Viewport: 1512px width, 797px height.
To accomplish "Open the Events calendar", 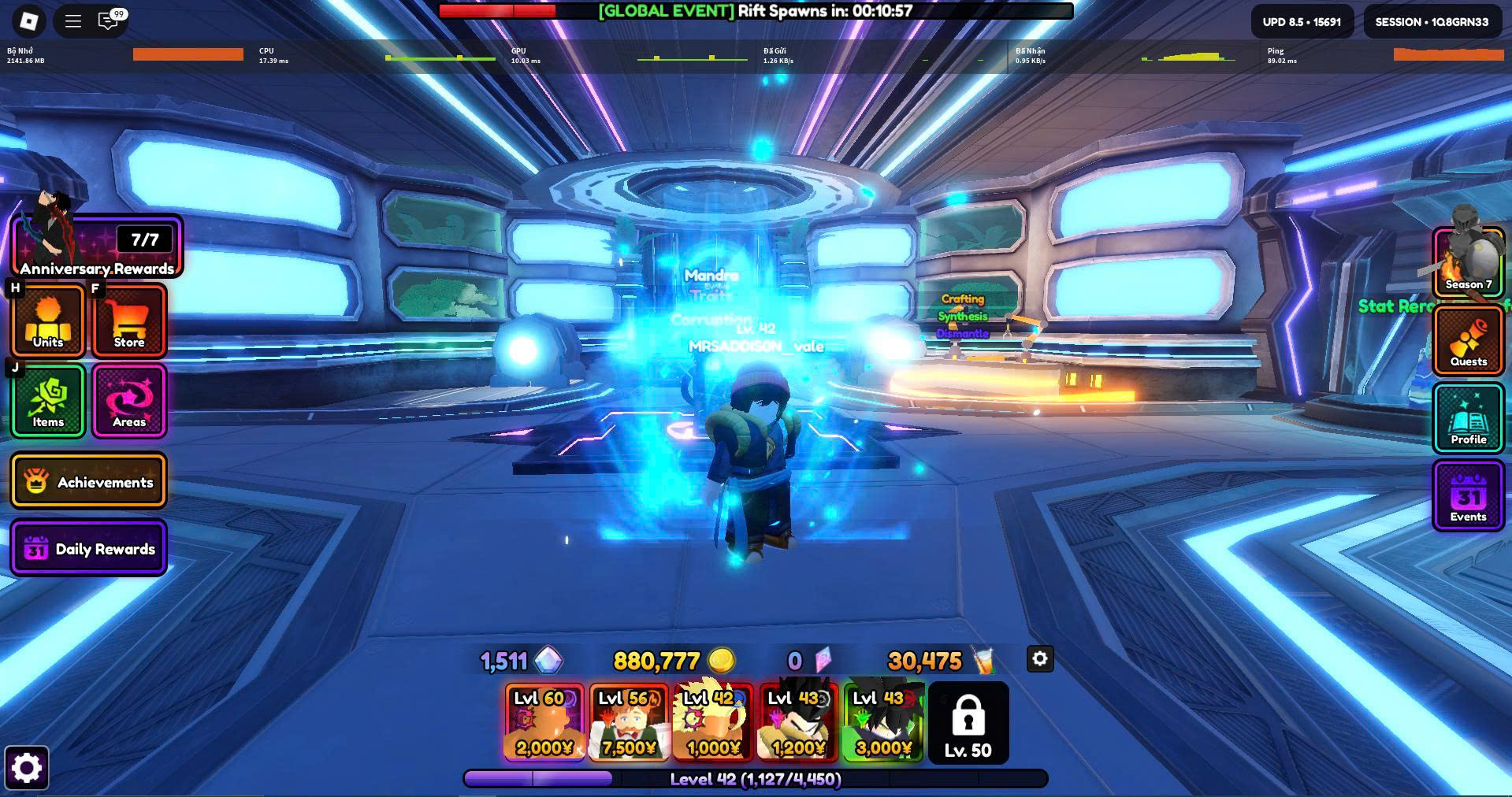I will point(1469,496).
